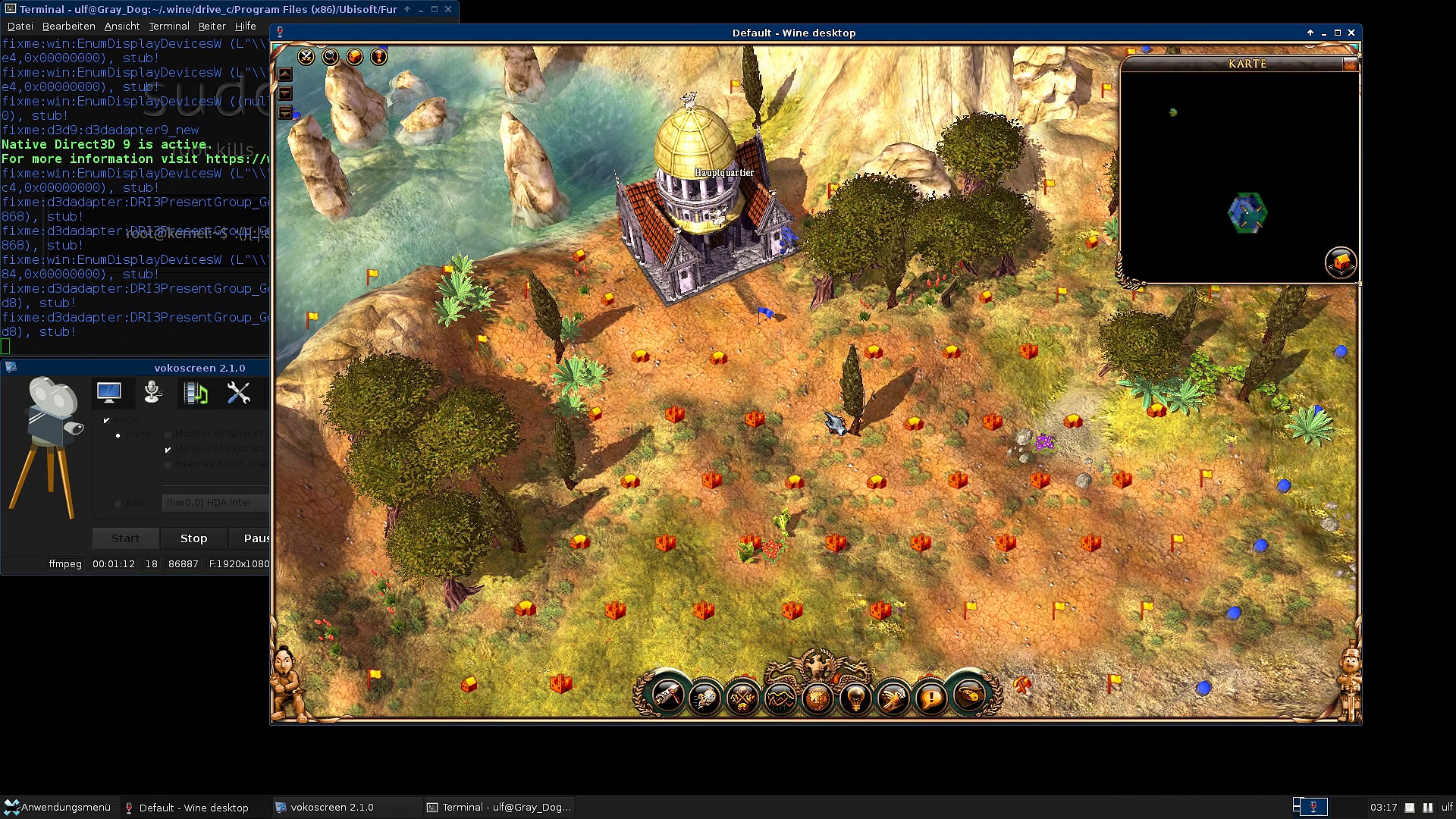Open the exclamation speech bubble icon
The width and height of the screenshot is (1456, 819).
pos(930,697)
